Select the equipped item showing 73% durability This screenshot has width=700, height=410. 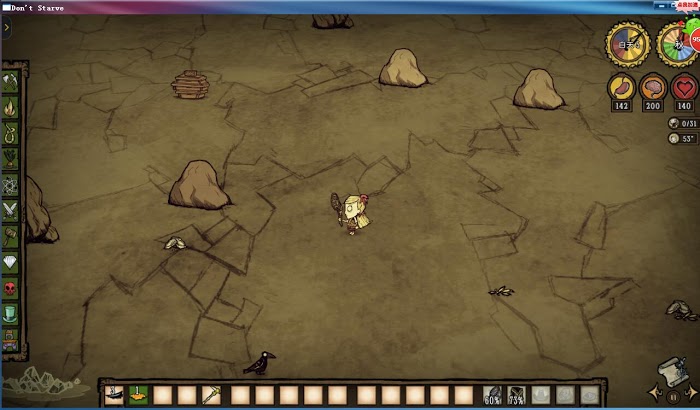point(517,395)
